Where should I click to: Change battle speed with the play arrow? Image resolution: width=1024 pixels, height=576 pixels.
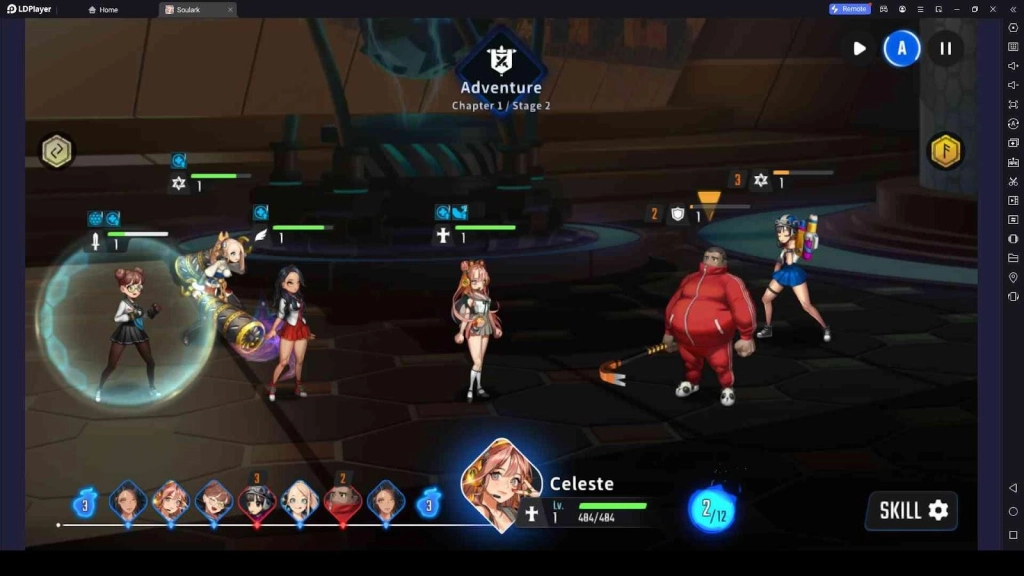point(859,48)
